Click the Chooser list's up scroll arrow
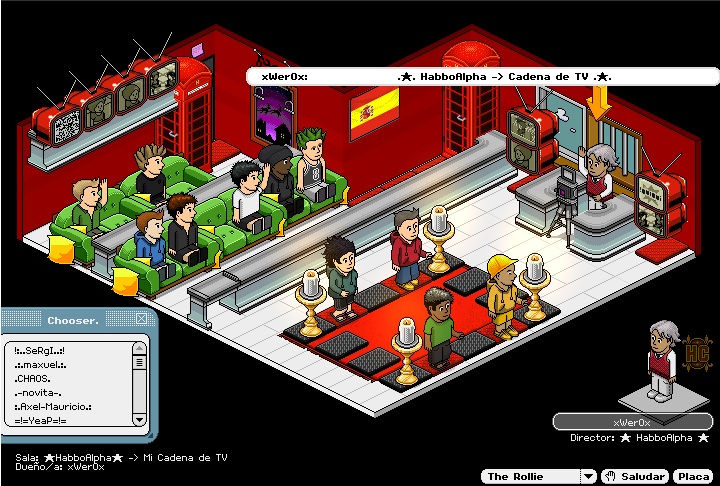The height and width of the screenshot is (486, 720). pos(139,348)
